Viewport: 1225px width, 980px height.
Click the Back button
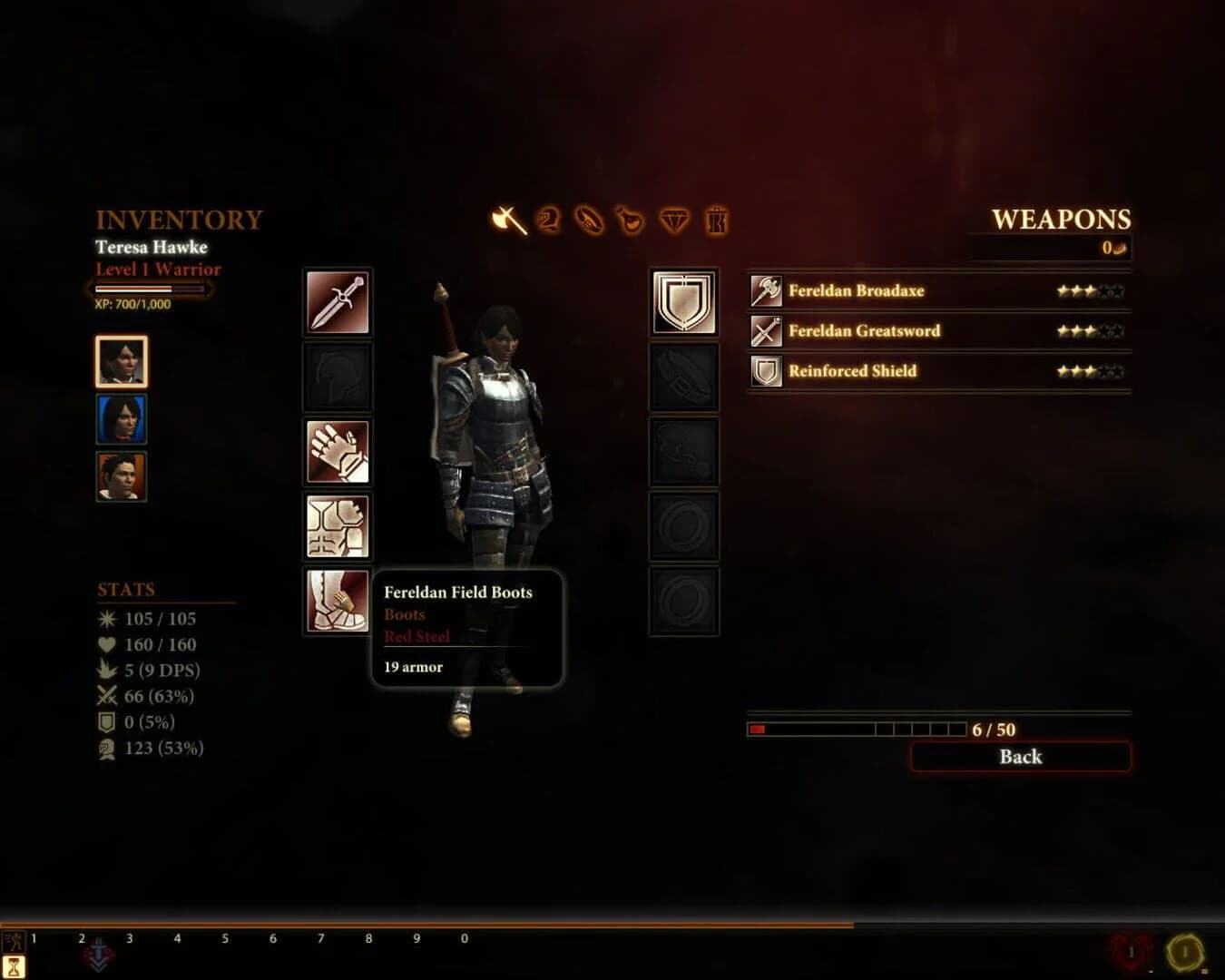(x=1020, y=757)
